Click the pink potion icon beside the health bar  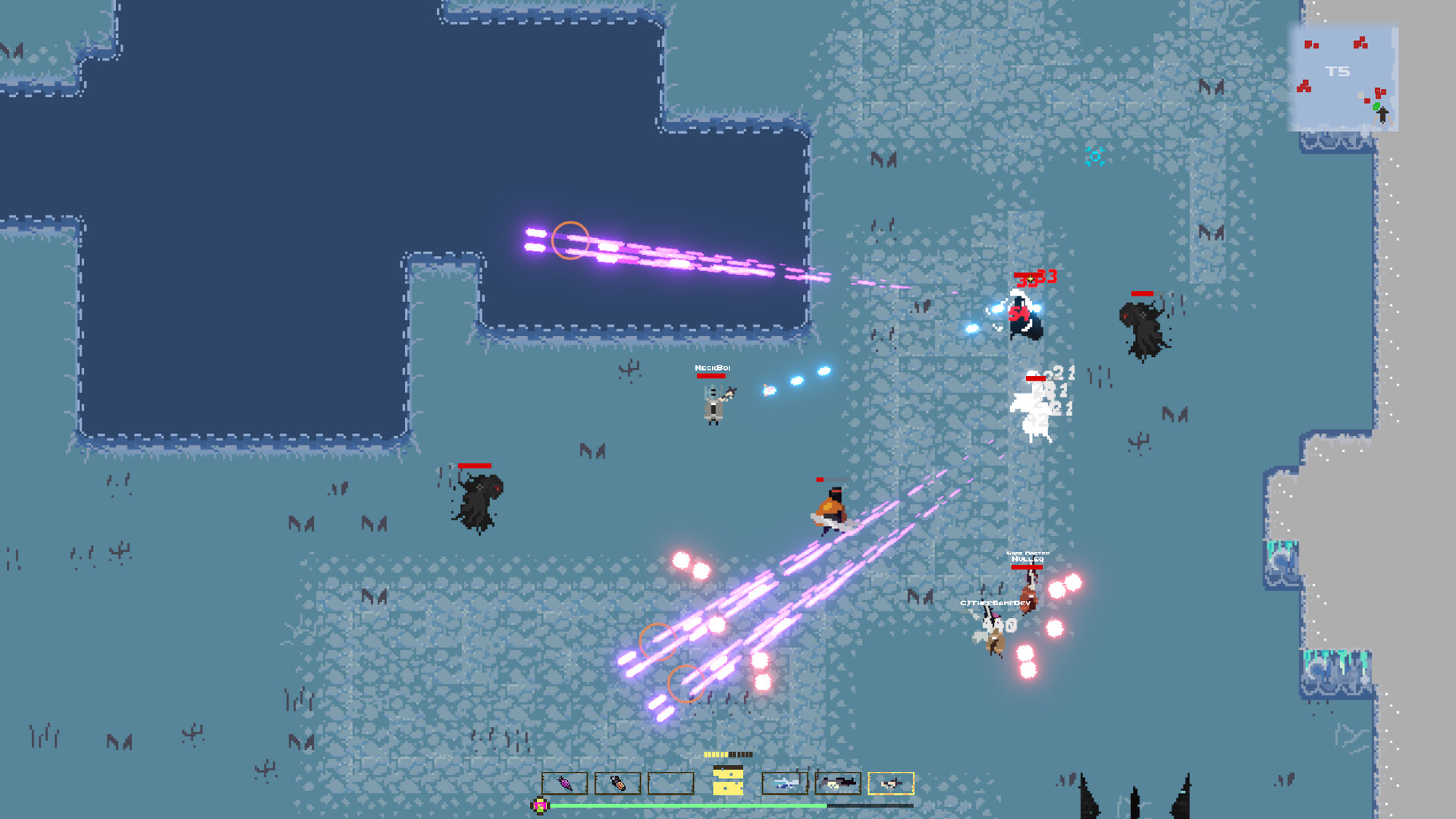(539, 805)
